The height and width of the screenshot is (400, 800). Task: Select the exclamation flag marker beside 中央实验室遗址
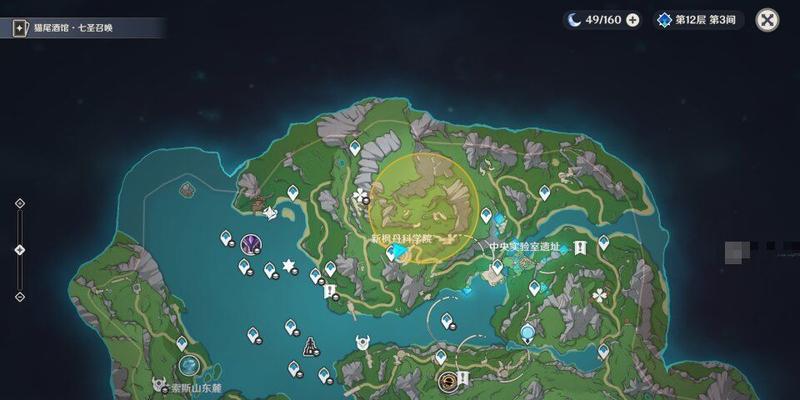(x=579, y=247)
